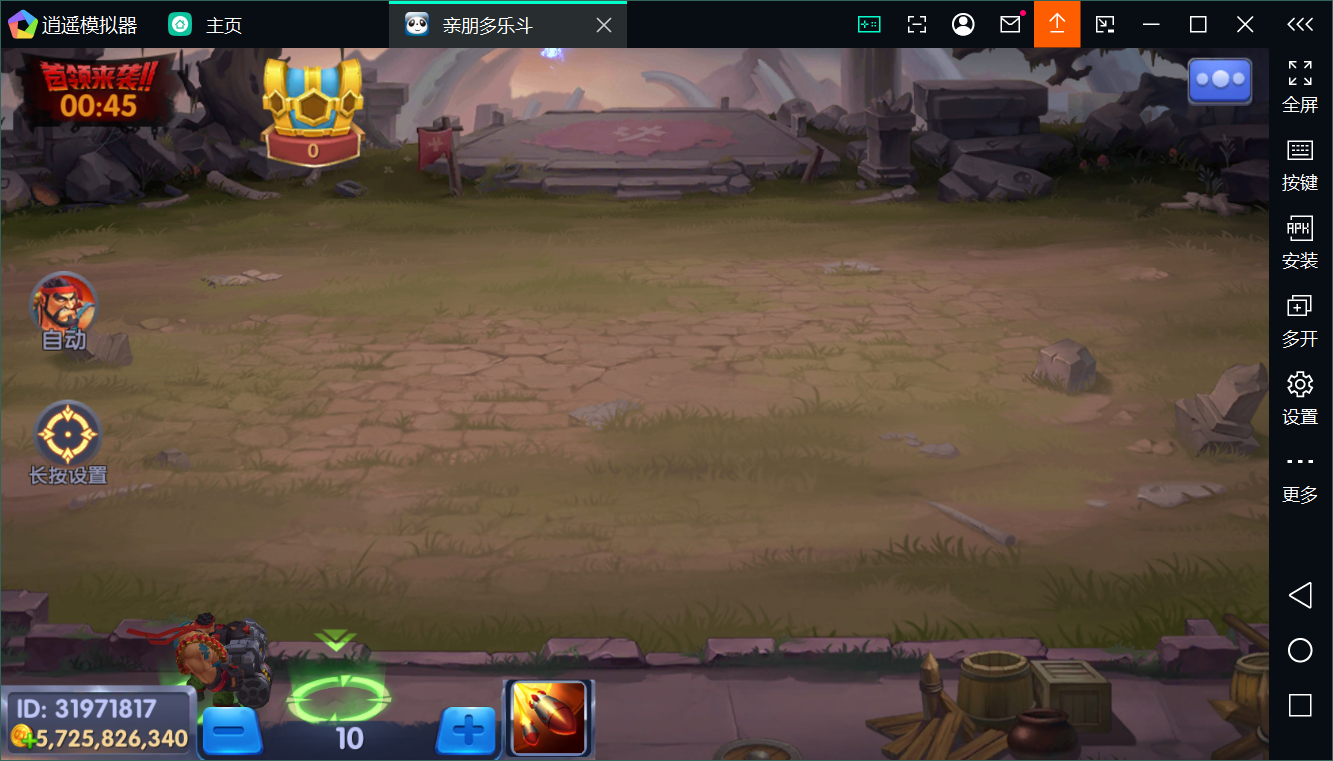Increase the bet with the plus button
The height and width of the screenshot is (761, 1333).
466,732
